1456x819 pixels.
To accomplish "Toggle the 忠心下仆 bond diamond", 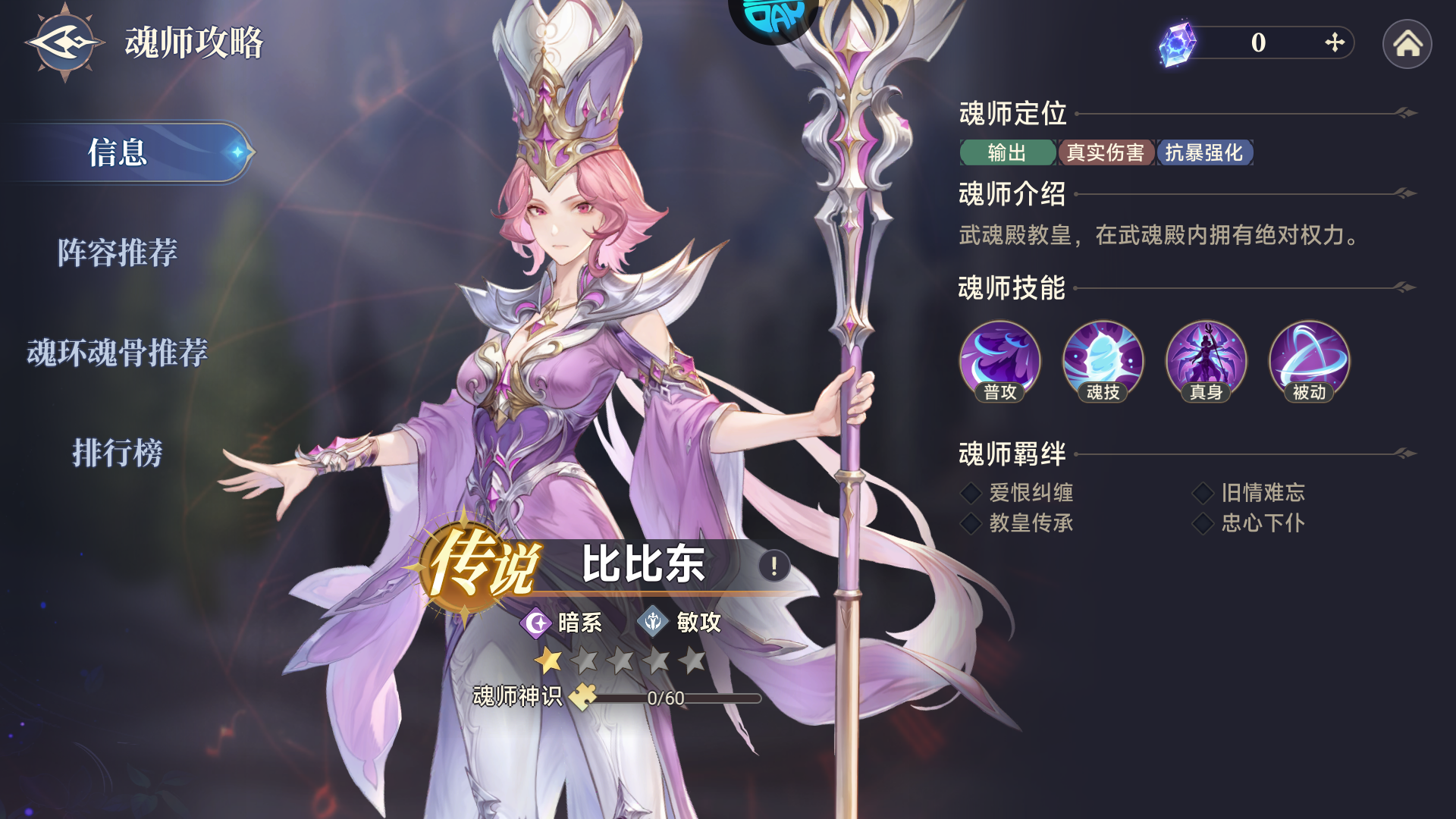I will pyautogui.click(x=1204, y=523).
